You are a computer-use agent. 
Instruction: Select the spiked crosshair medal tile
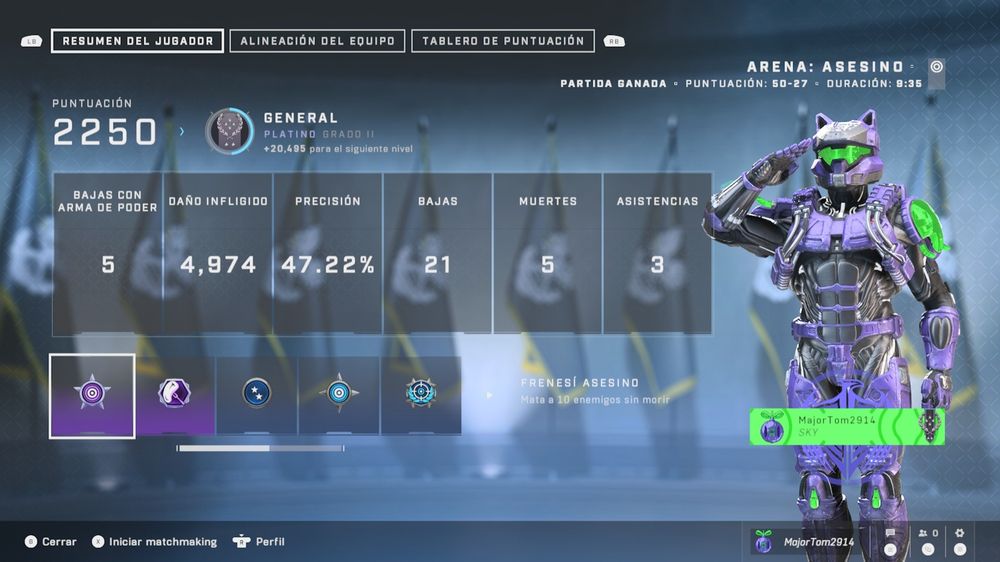pos(421,395)
